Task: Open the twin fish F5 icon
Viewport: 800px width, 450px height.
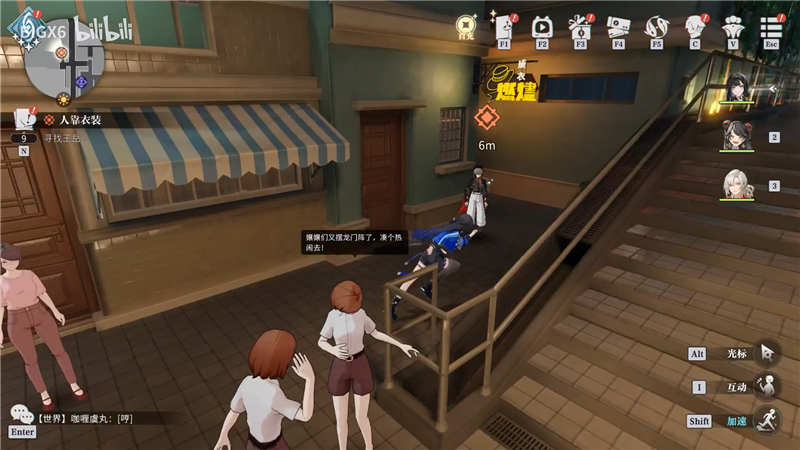Action: click(657, 26)
